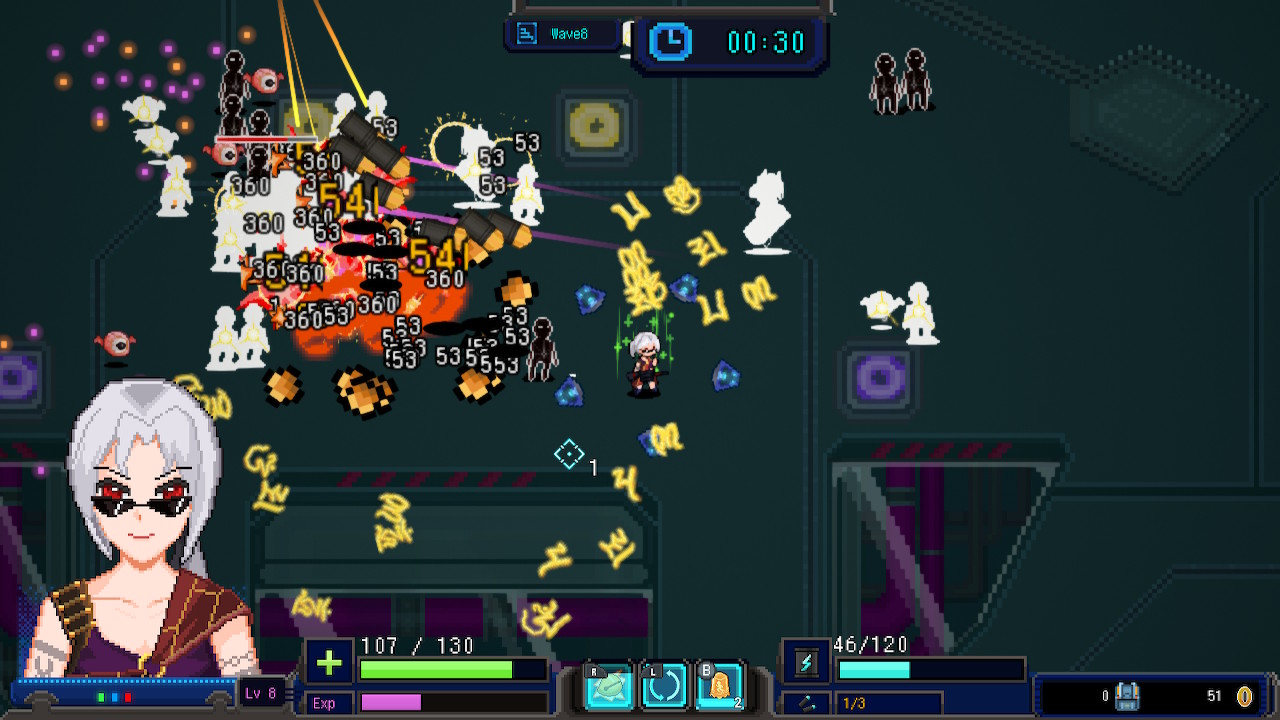Click the diamond pickup marker labeled 1
This screenshot has height=720, width=1280.
[x=568, y=456]
